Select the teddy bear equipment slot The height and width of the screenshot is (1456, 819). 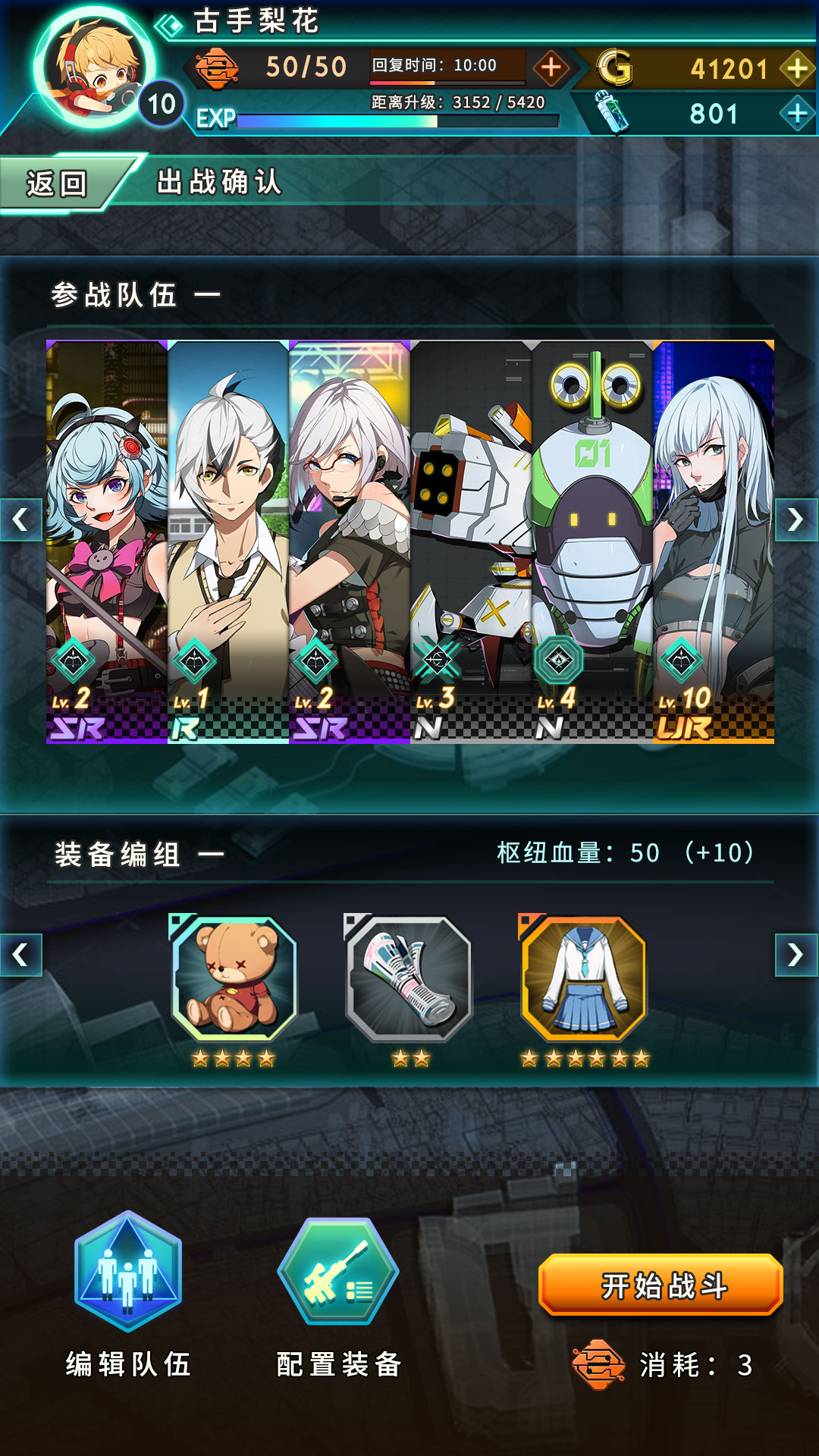pos(234,978)
